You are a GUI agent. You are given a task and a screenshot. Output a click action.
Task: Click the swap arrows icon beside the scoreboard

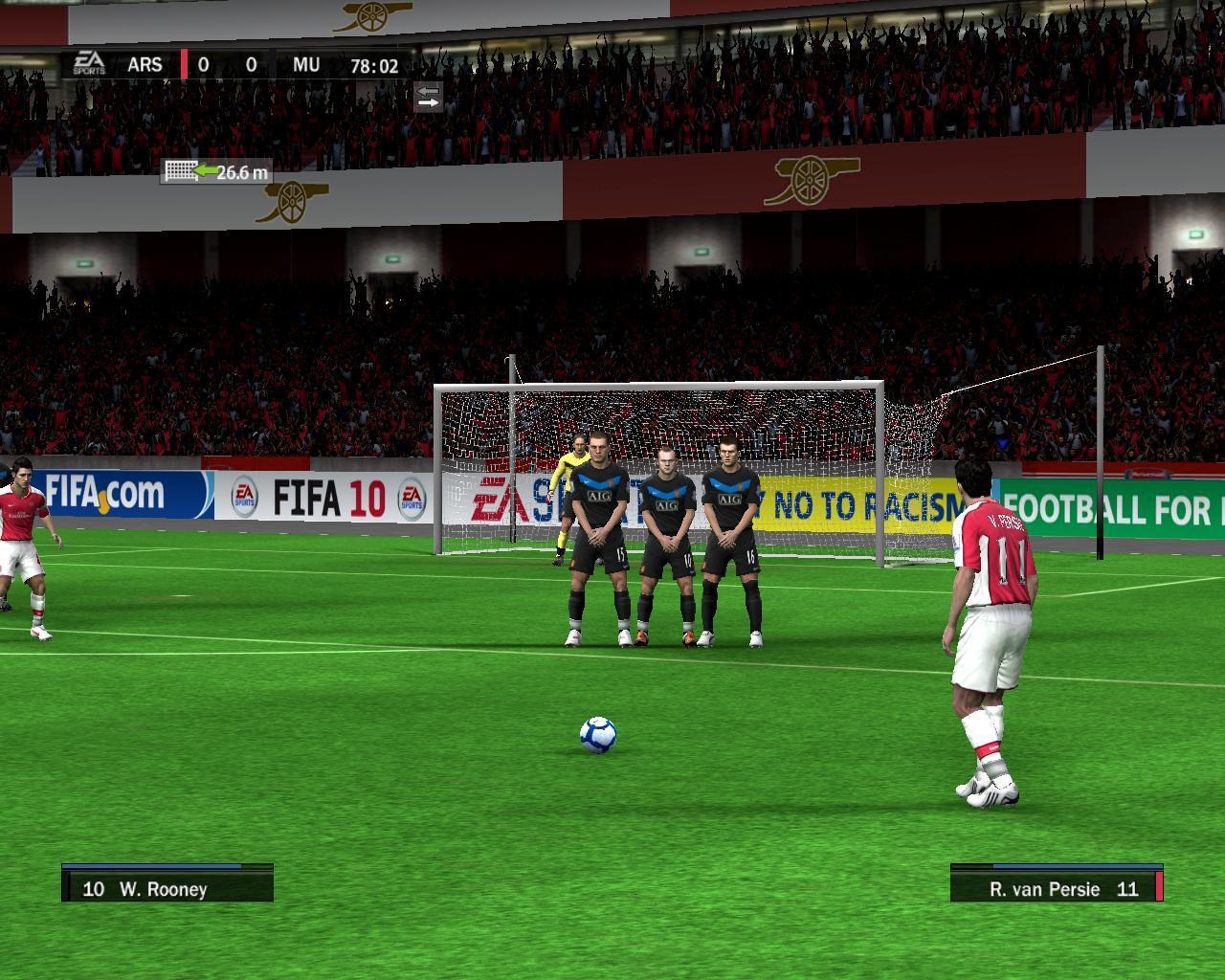pos(428,96)
